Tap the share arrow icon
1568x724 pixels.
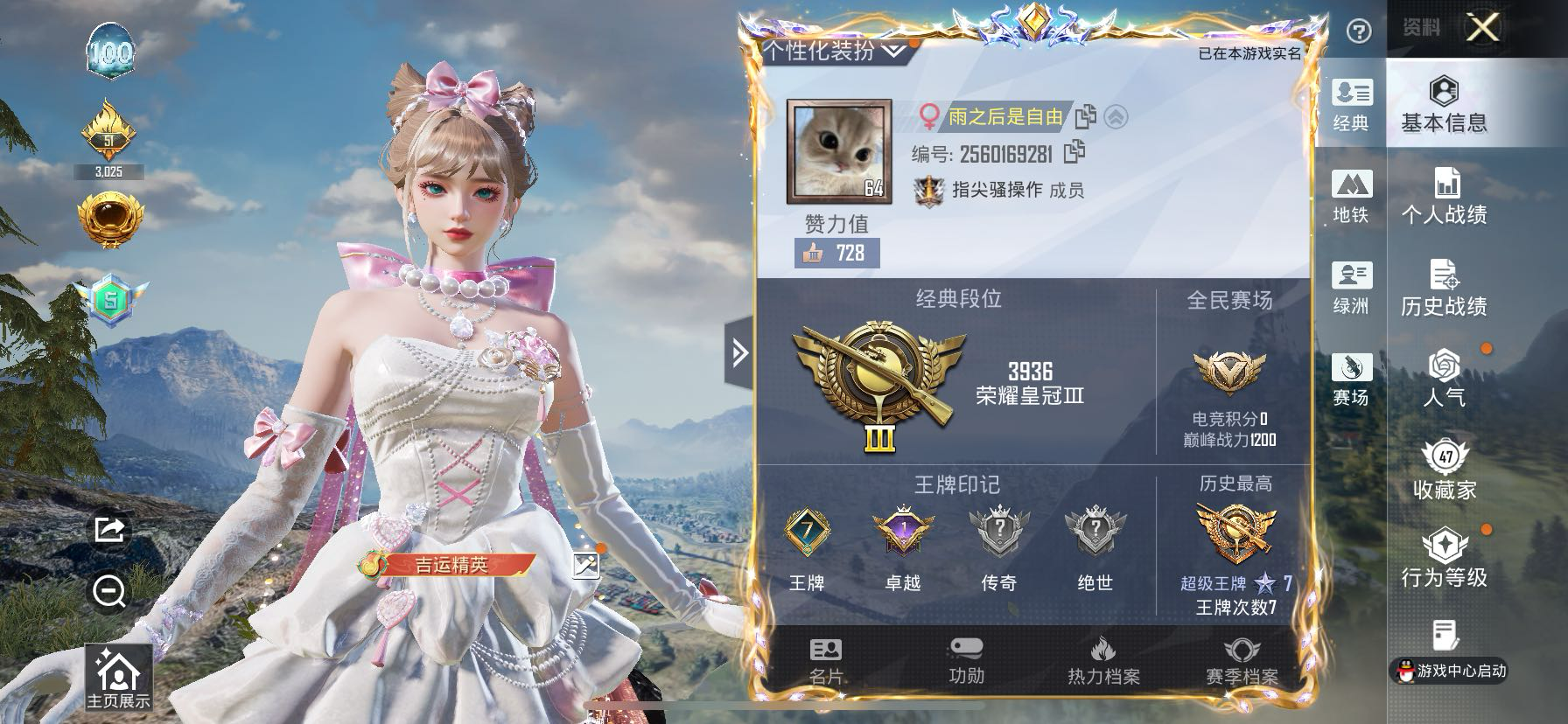tap(109, 529)
